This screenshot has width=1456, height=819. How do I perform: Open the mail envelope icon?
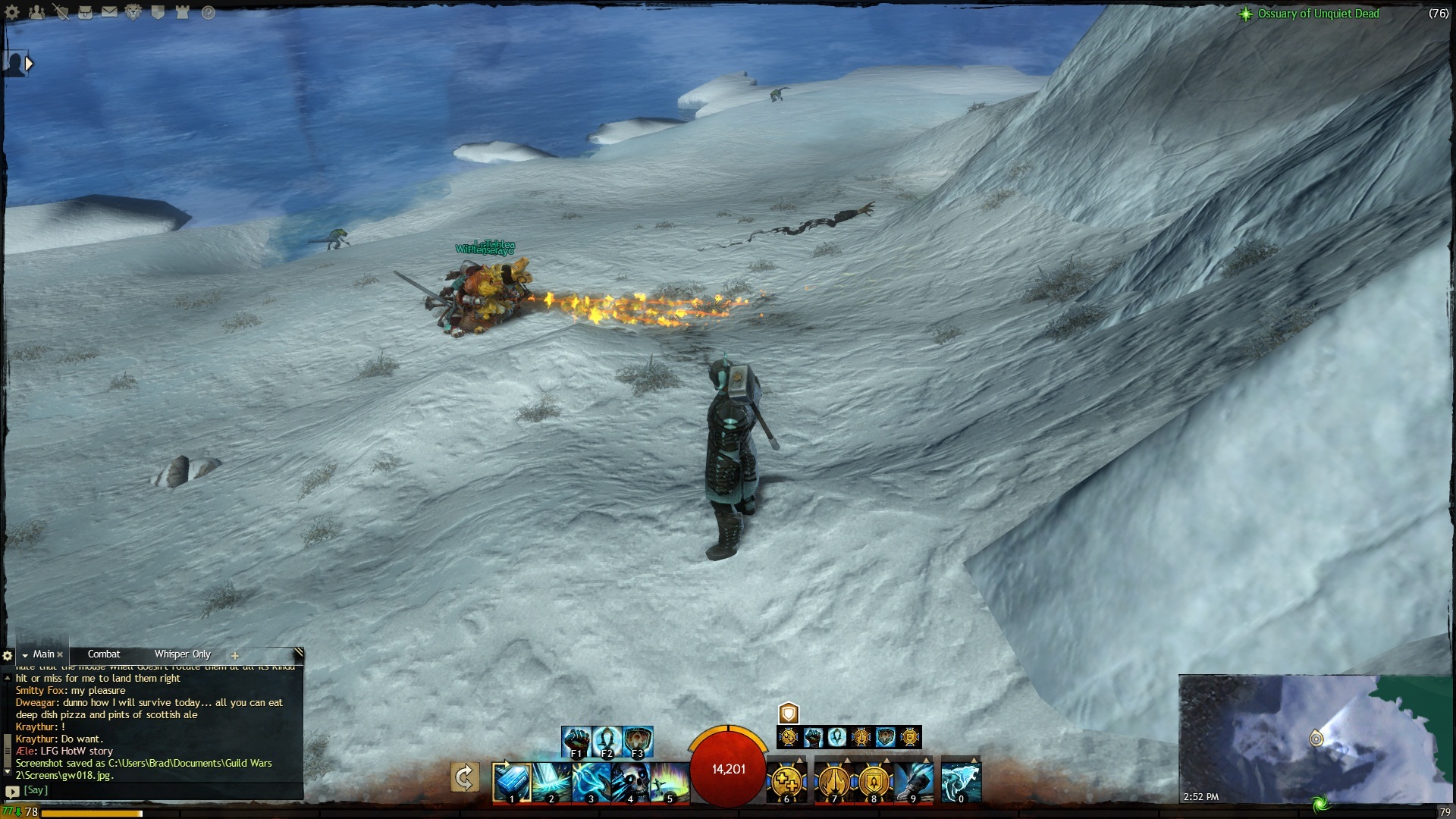click(109, 12)
